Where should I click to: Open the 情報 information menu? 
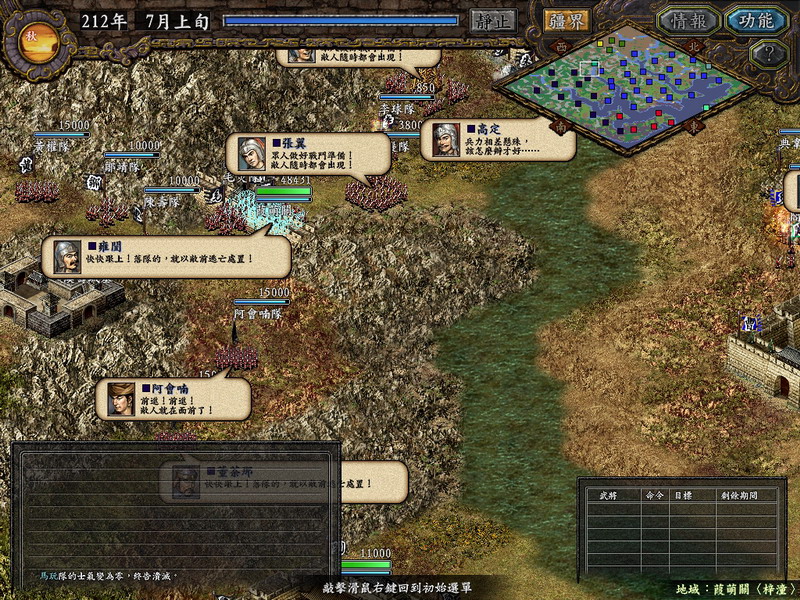(688, 20)
